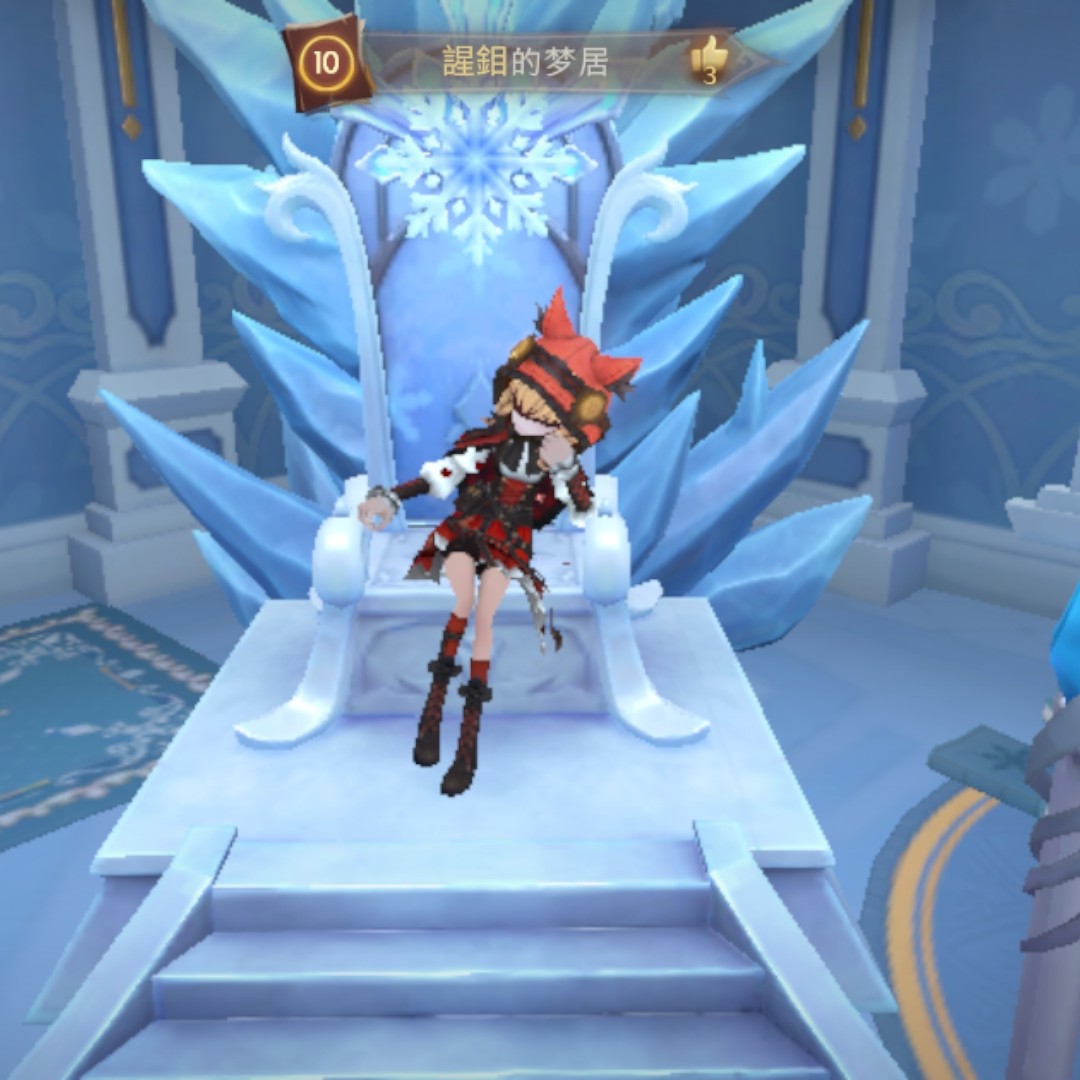
Task: Open the level 10 home badge
Action: pos(326,62)
